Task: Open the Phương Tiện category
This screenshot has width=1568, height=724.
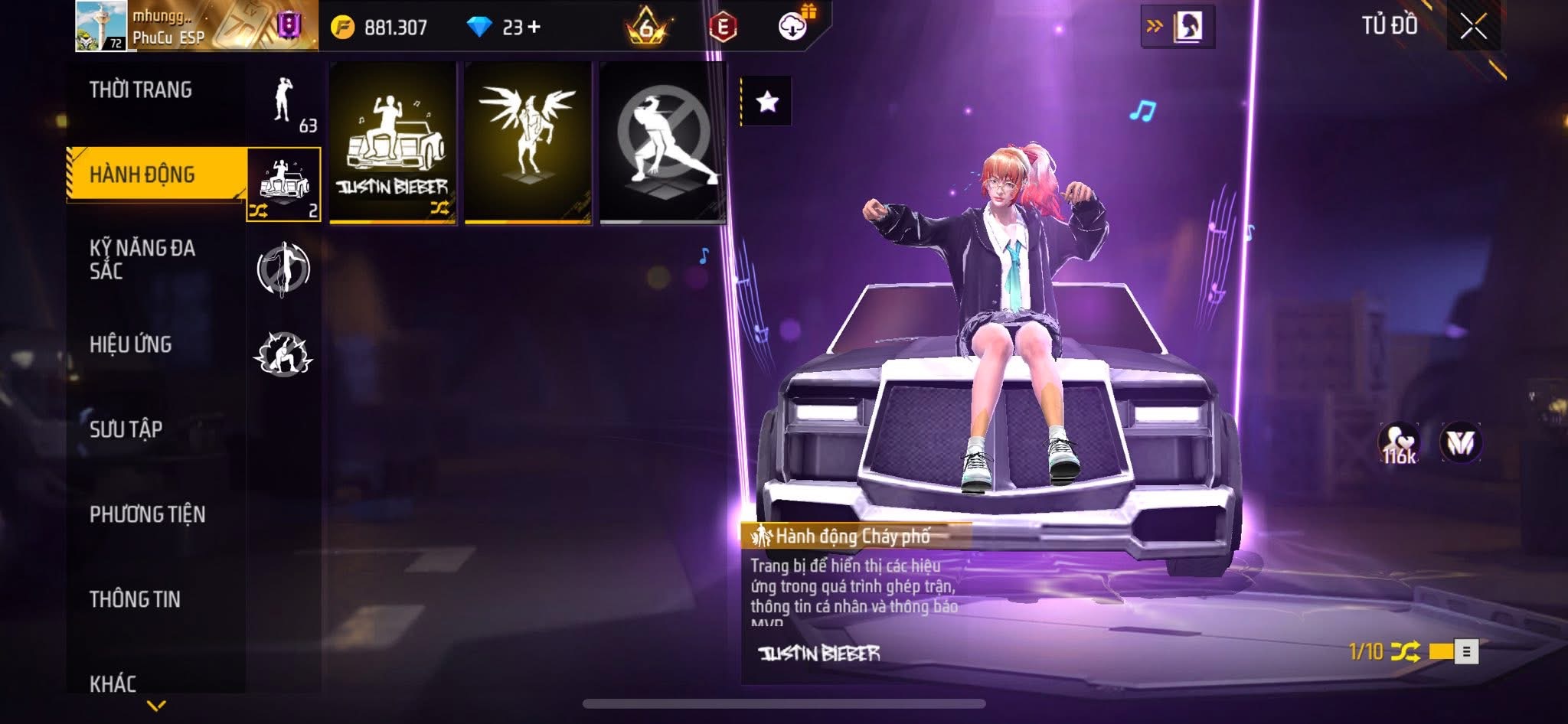Action: [148, 514]
